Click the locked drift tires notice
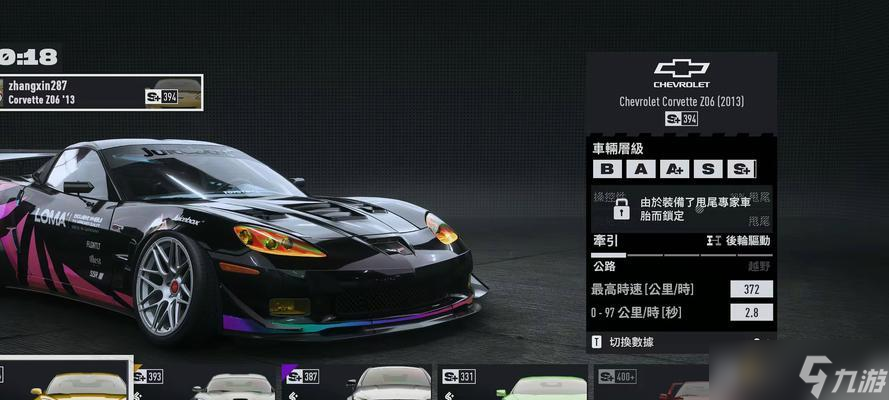The image size is (889, 400). pyautogui.click(x=681, y=208)
